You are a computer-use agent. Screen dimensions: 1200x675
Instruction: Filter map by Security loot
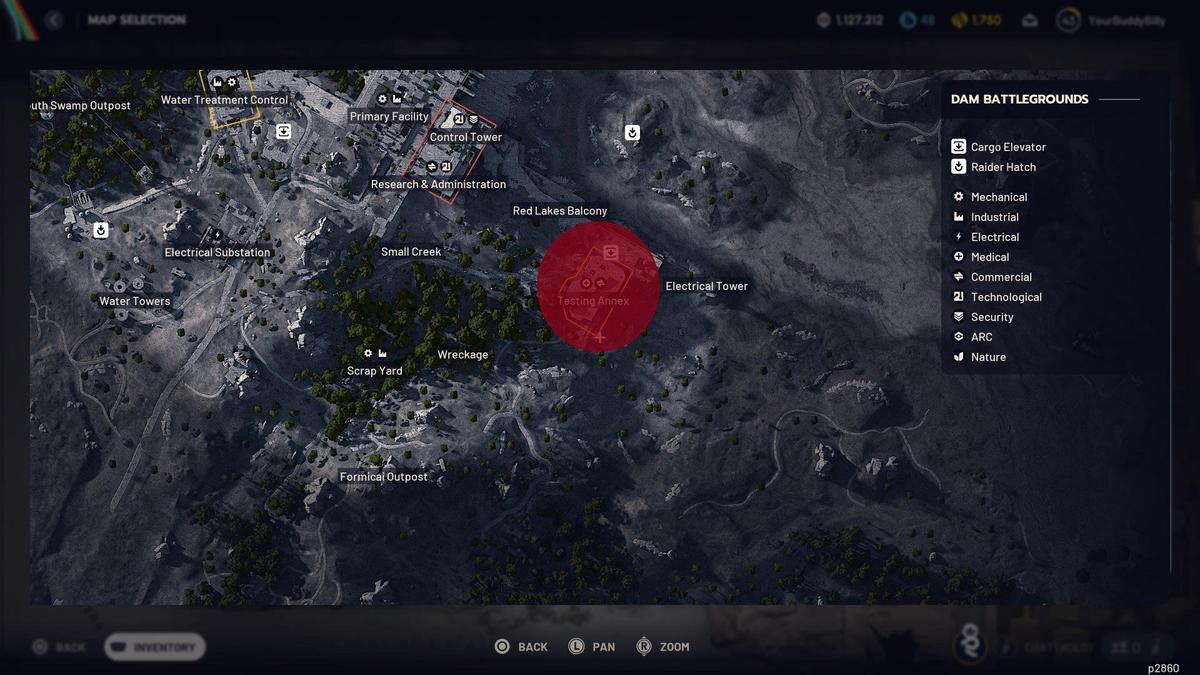click(991, 317)
